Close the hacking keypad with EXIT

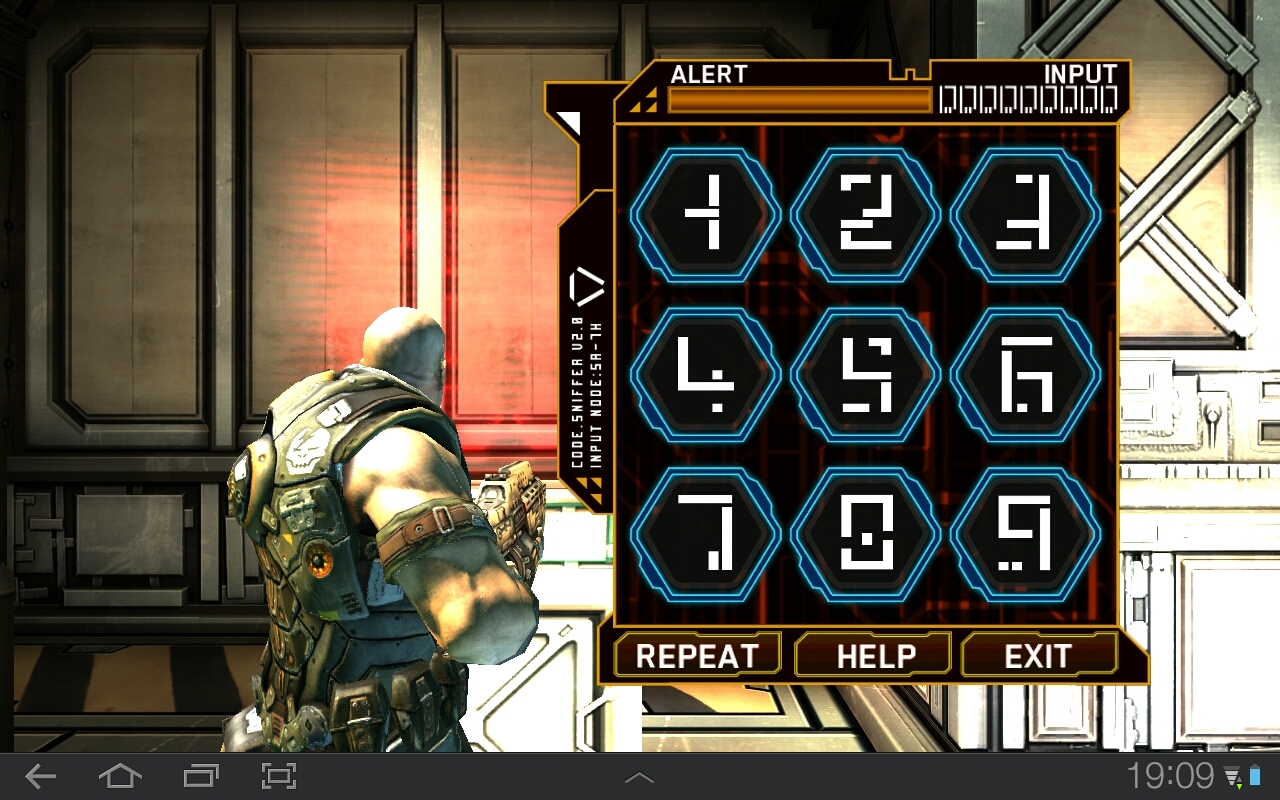(1038, 656)
